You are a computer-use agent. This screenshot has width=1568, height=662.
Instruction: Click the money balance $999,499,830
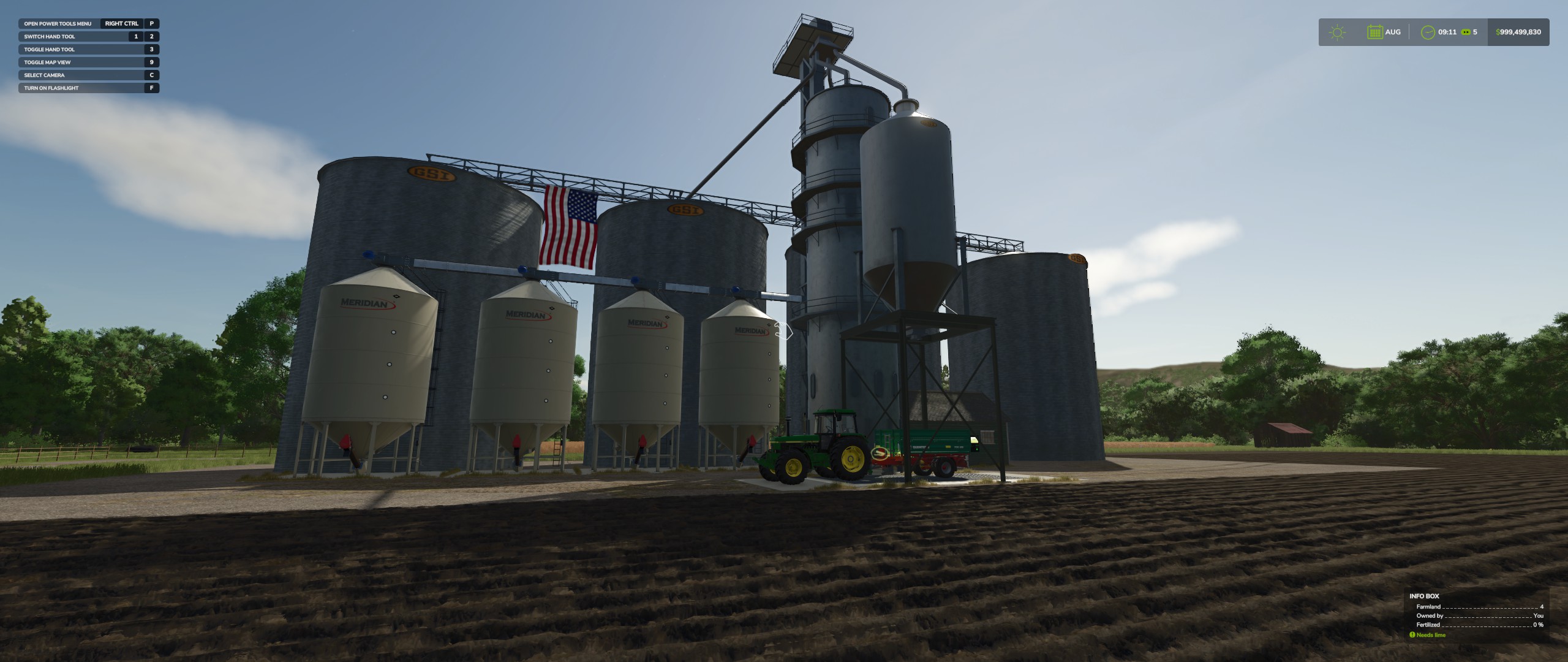click(1518, 32)
